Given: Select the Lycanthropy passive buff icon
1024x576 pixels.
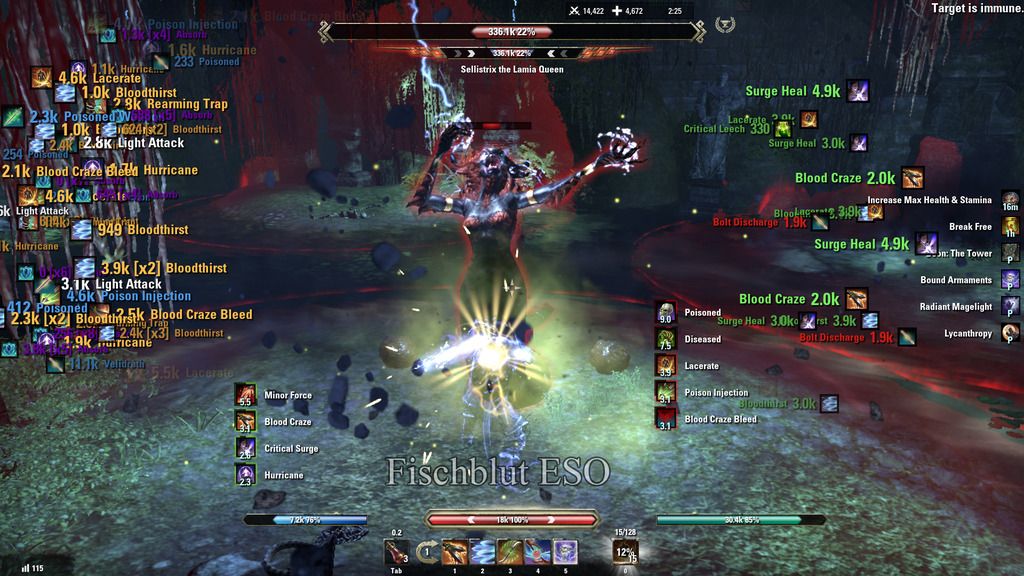Looking at the screenshot, I should [1011, 333].
